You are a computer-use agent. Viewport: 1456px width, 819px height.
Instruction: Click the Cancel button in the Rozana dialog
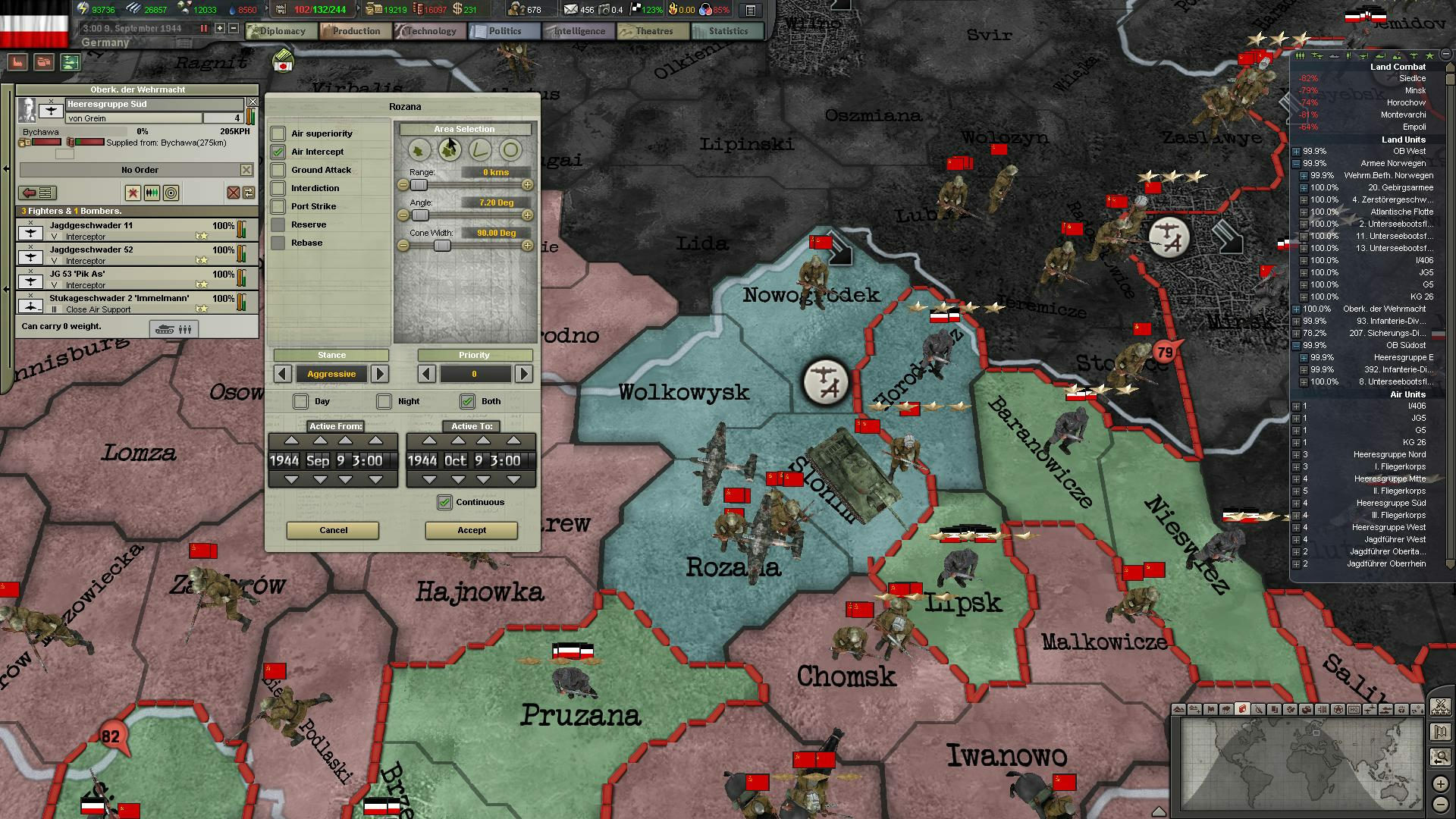332,530
